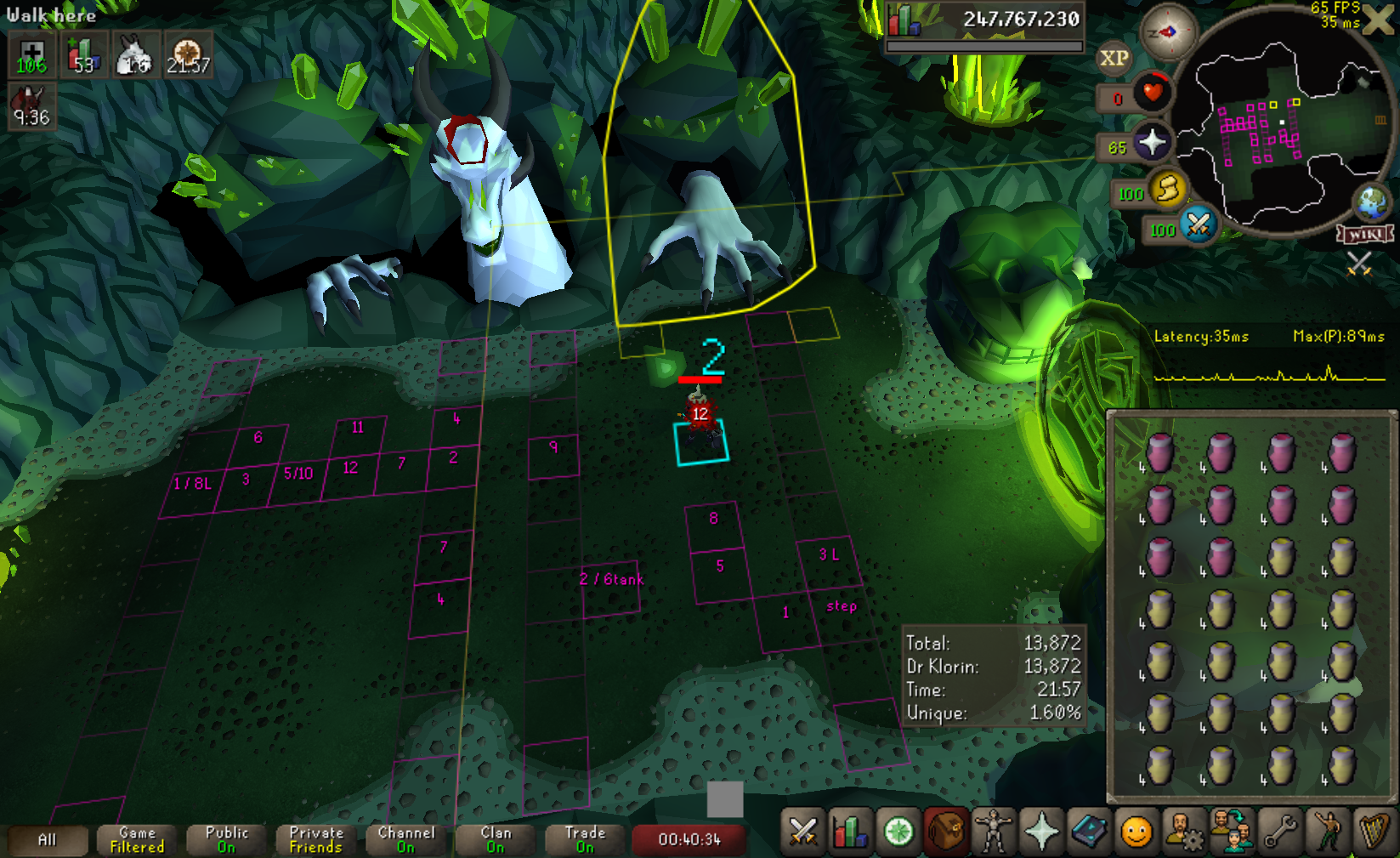Toggle the XP drops button
Screen dimensions: 1400x858
pos(1114,58)
